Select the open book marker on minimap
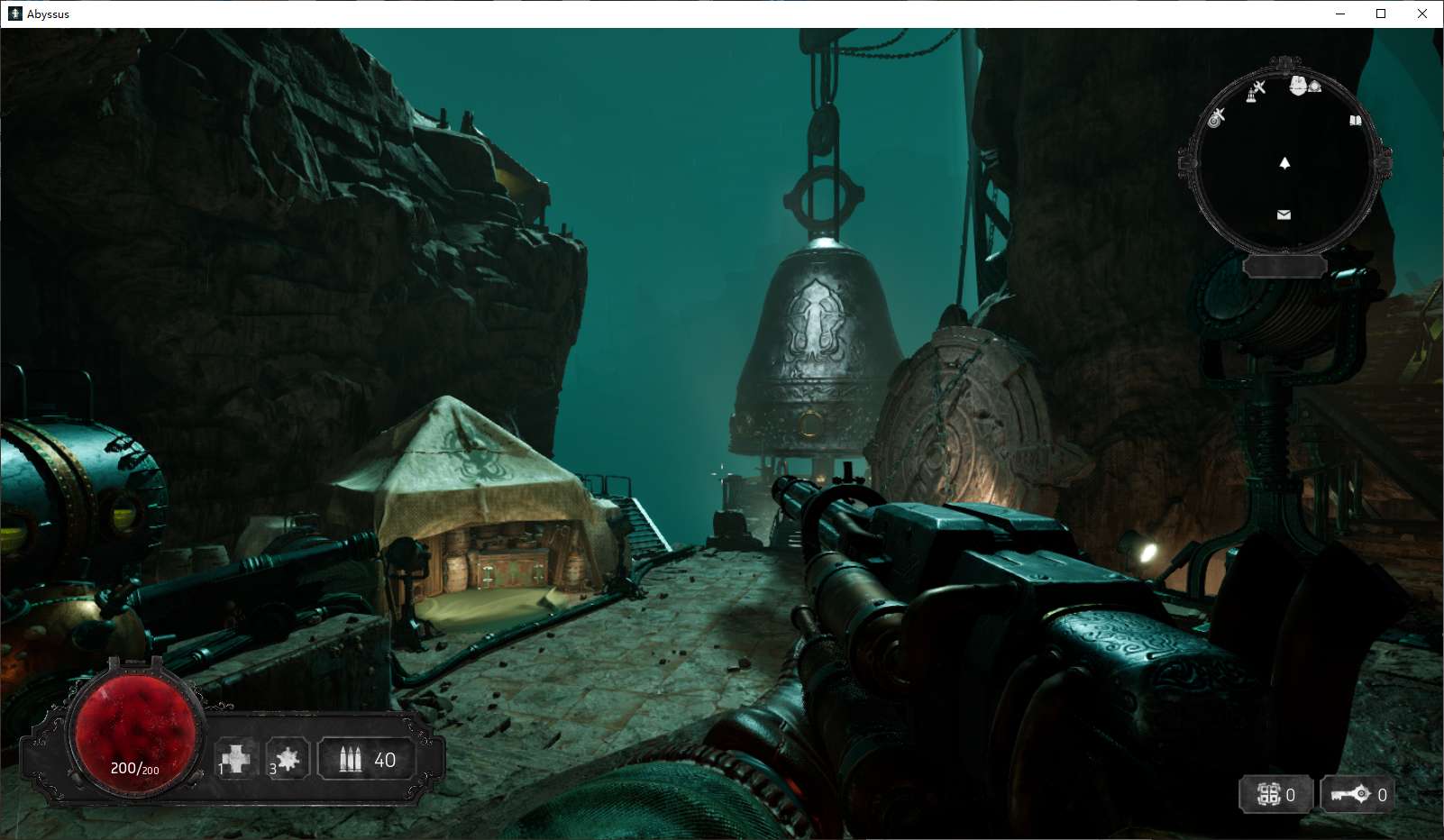1444x840 pixels. click(x=1355, y=120)
